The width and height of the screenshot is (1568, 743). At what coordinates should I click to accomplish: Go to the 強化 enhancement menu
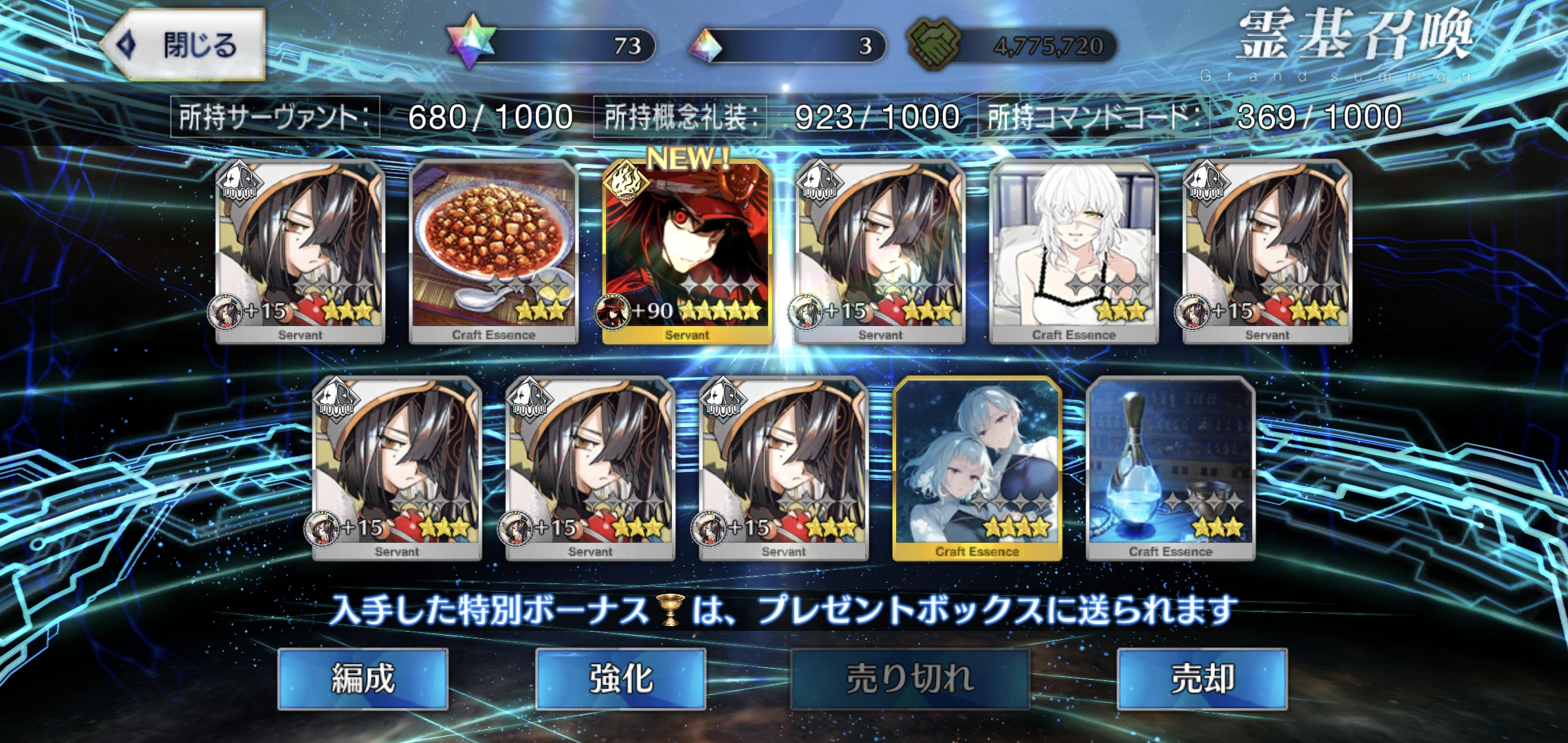pyautogui.click(x=620, y=678)
